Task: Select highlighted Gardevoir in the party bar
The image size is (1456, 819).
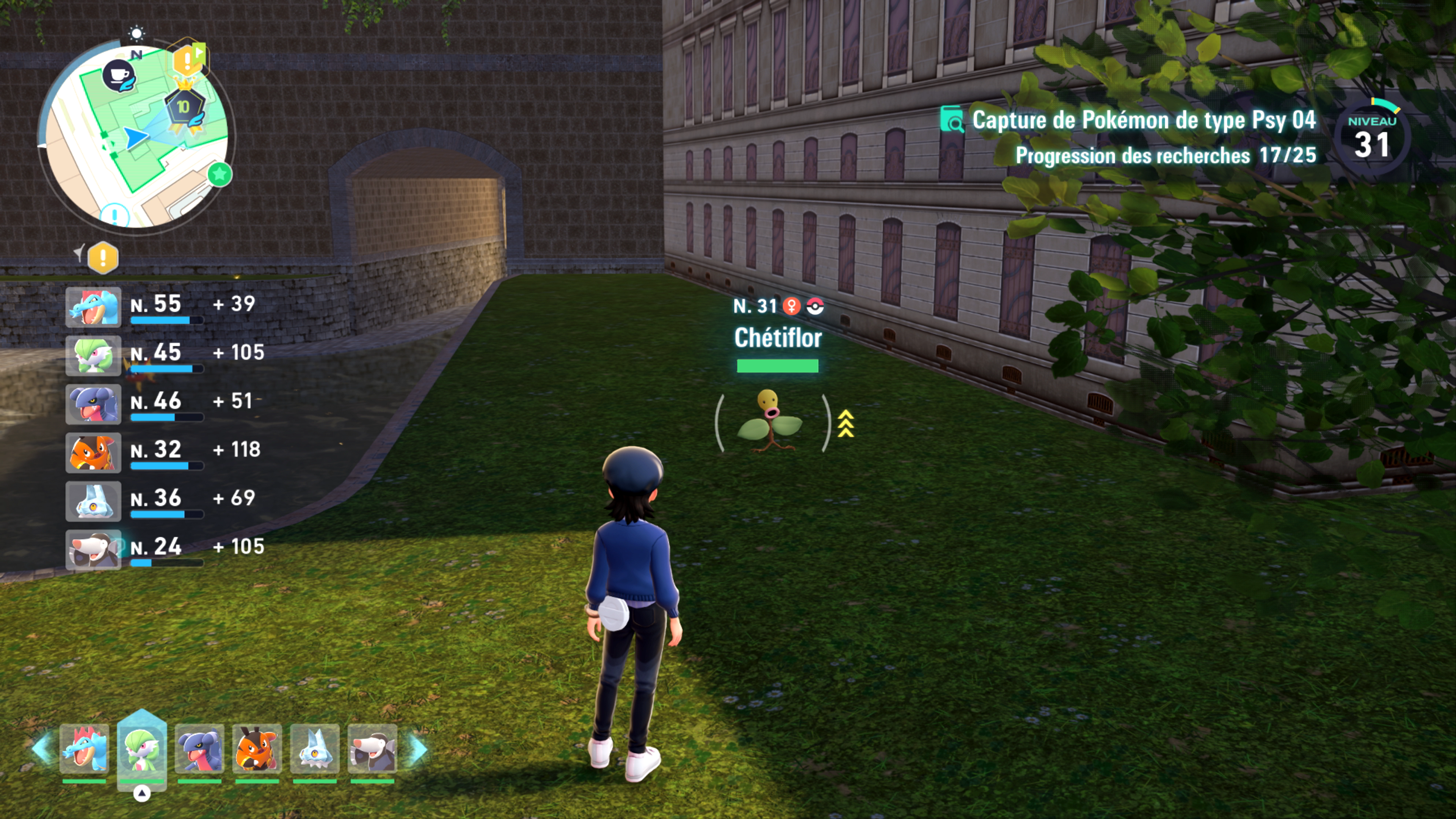Action: pos(142,749)
